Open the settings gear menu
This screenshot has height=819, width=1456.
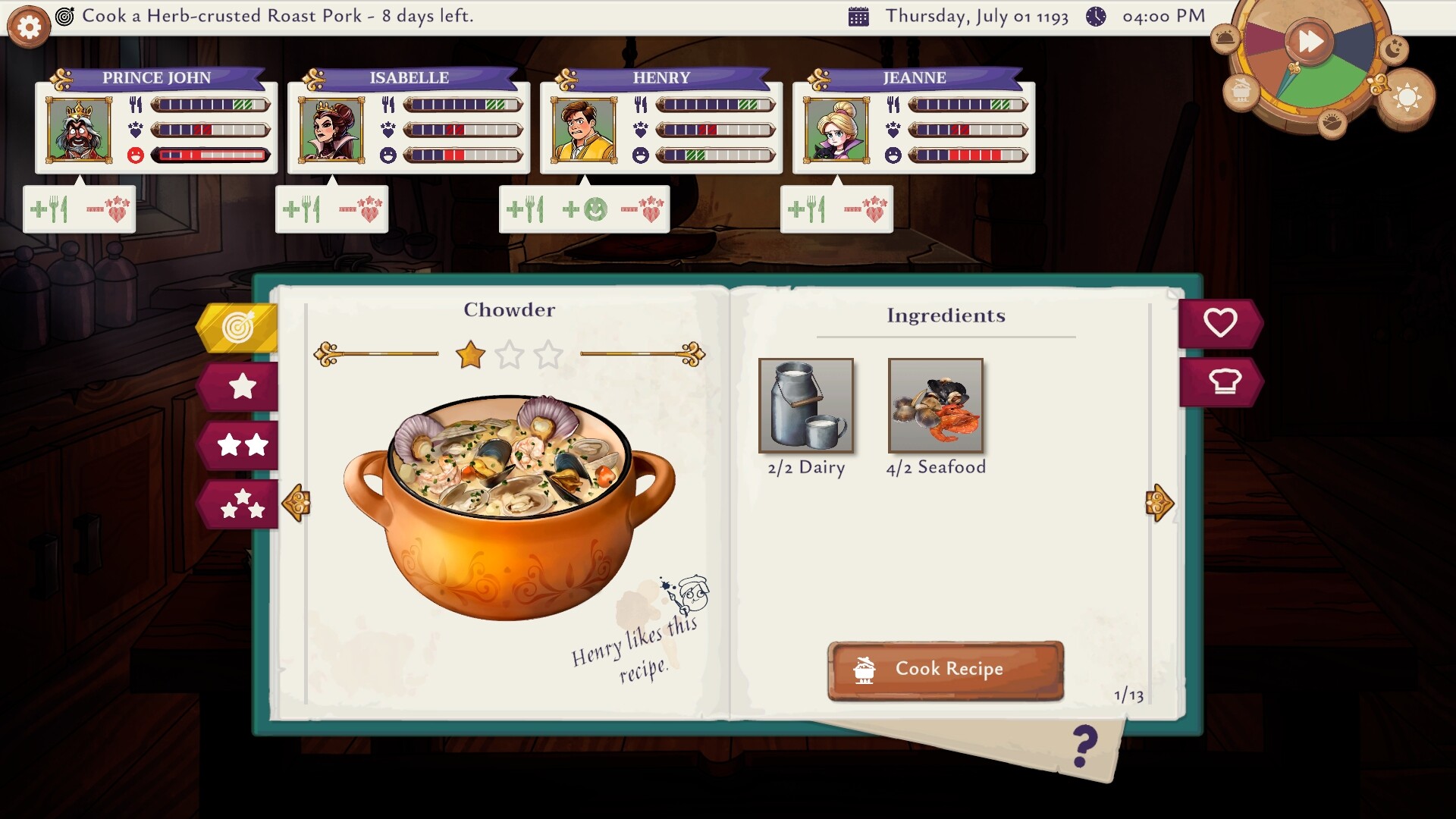[29, 27]
